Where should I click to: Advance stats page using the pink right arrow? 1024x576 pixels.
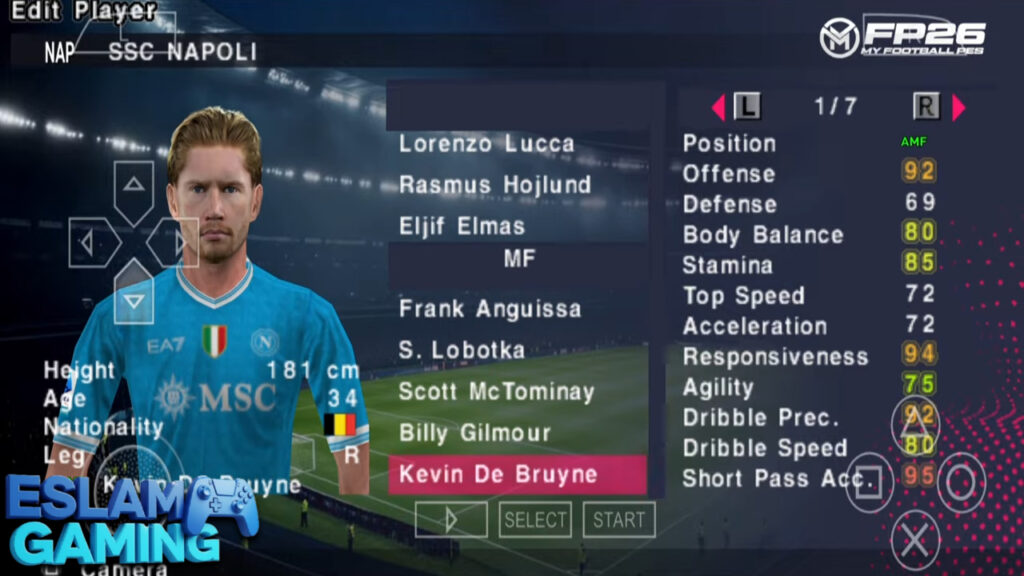coord(958,107)
